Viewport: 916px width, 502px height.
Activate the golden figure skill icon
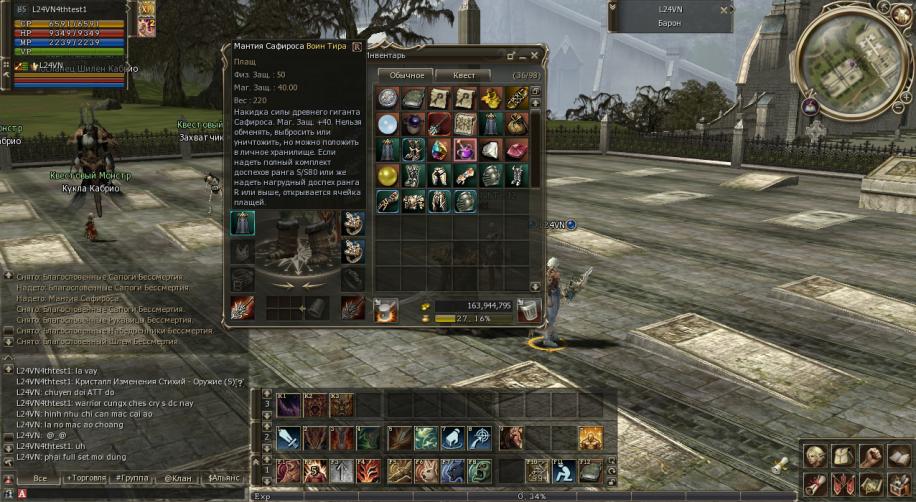click(x=590, y=437)
